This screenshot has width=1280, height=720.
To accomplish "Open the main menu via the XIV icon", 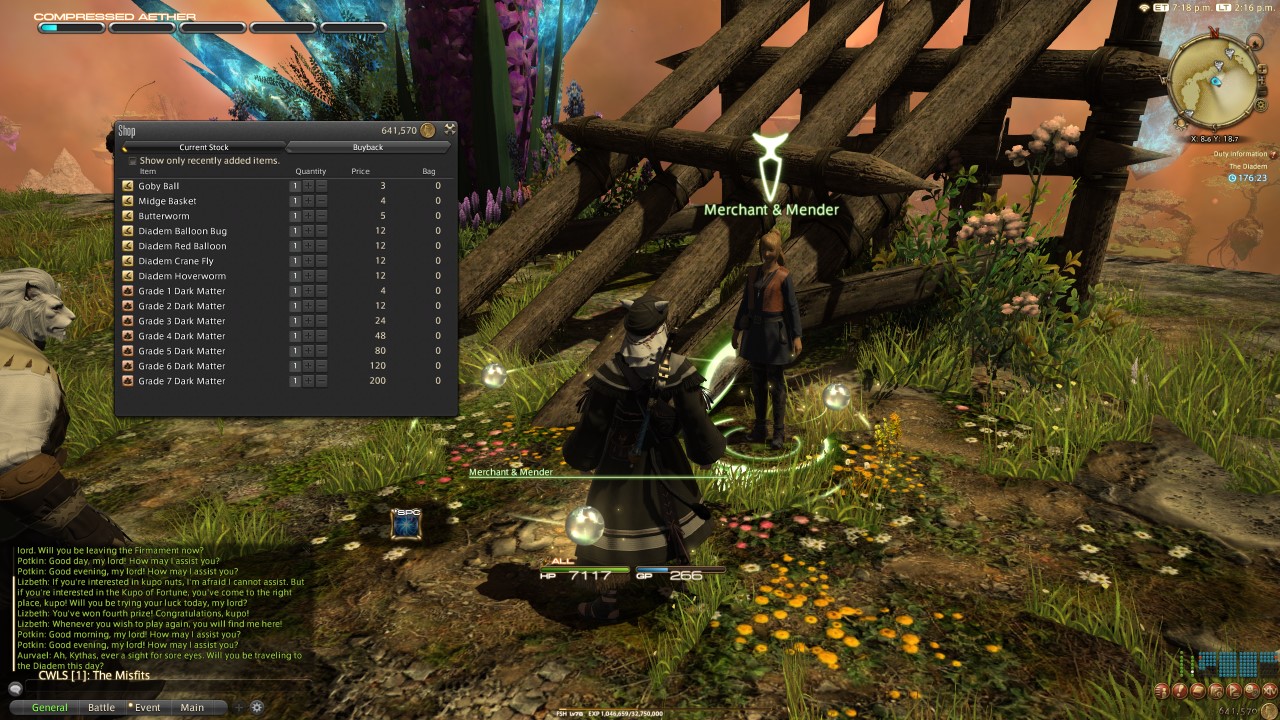I will click(1269, 691).
